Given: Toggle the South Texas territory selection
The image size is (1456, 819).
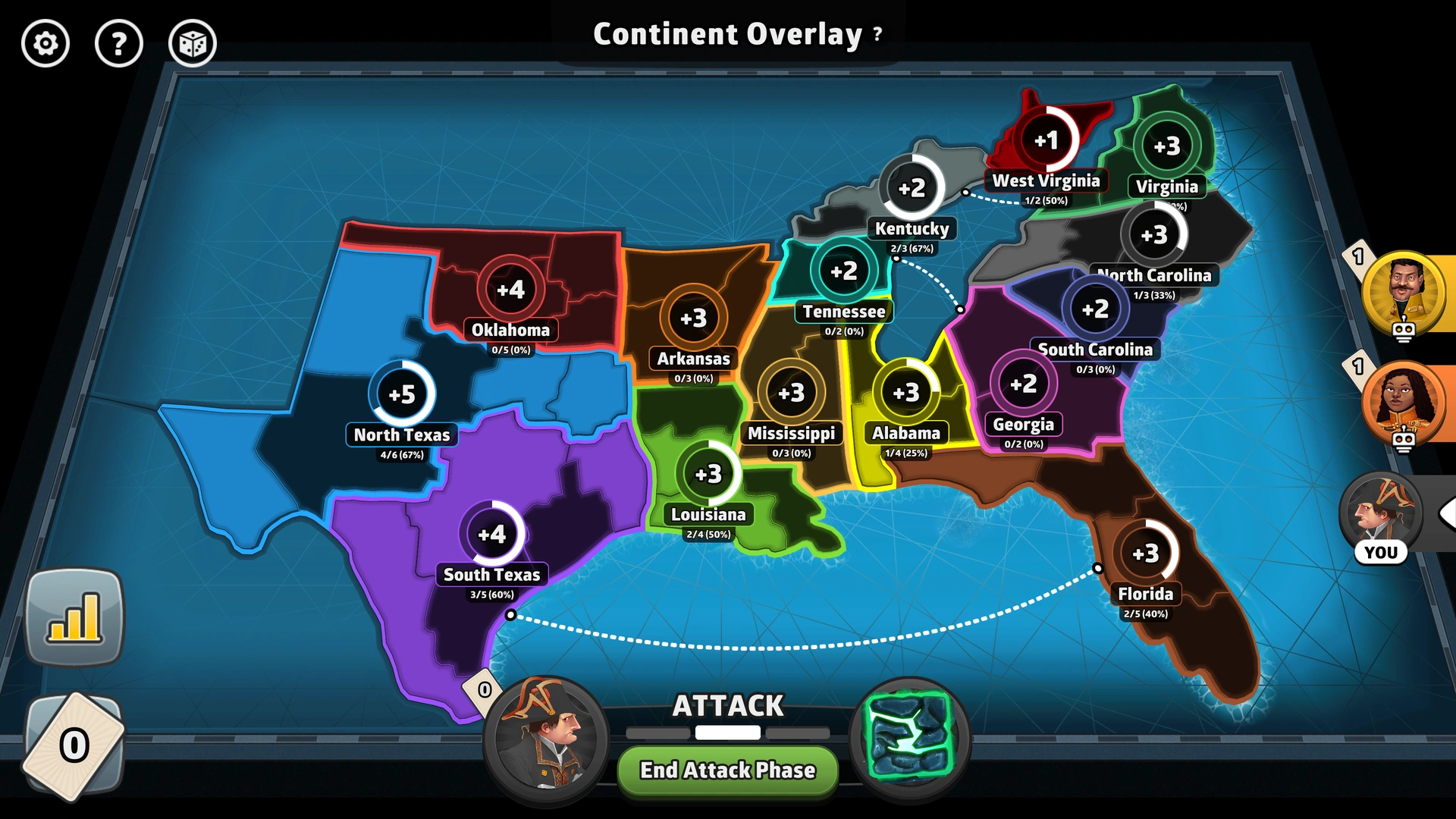Looking at the screenshot, I should (x=494, y=534).
